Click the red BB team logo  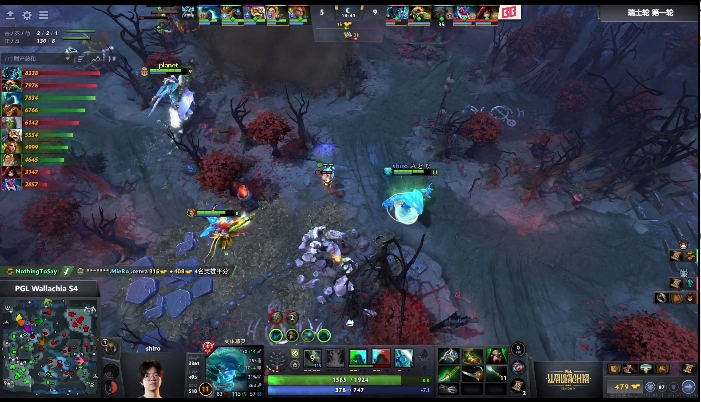pos(510,13)
